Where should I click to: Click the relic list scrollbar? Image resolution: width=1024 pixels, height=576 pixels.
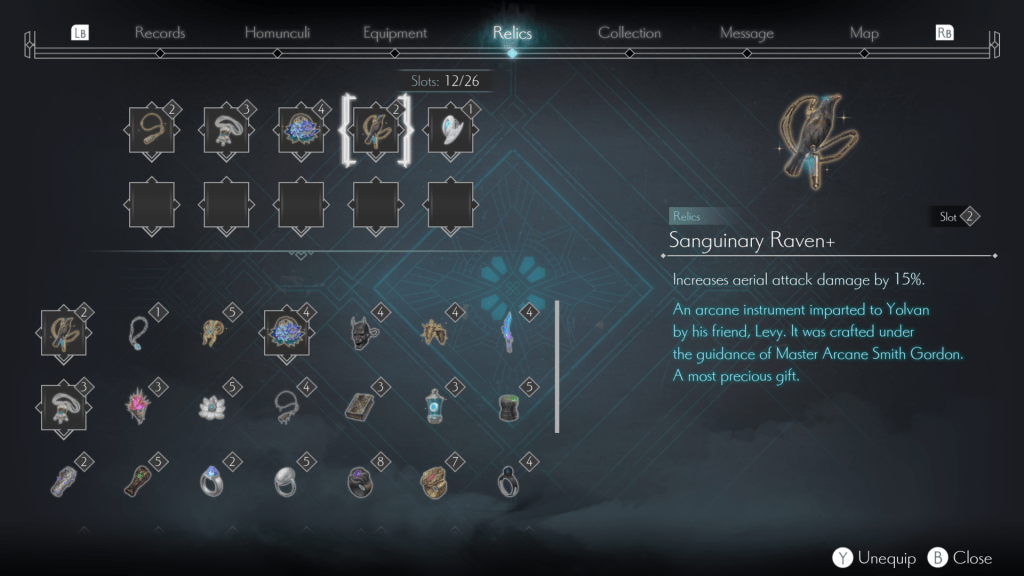tap(557, 366)
